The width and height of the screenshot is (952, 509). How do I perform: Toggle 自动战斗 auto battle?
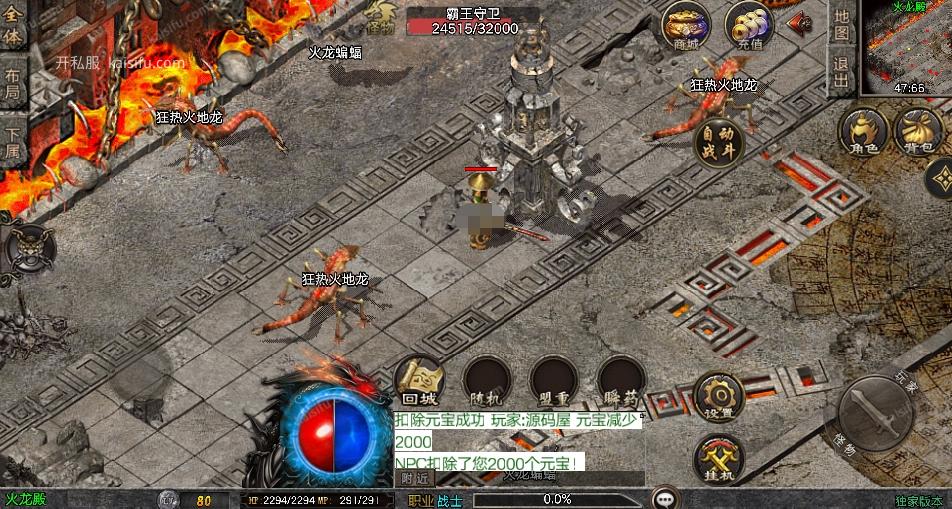[718, 140]
